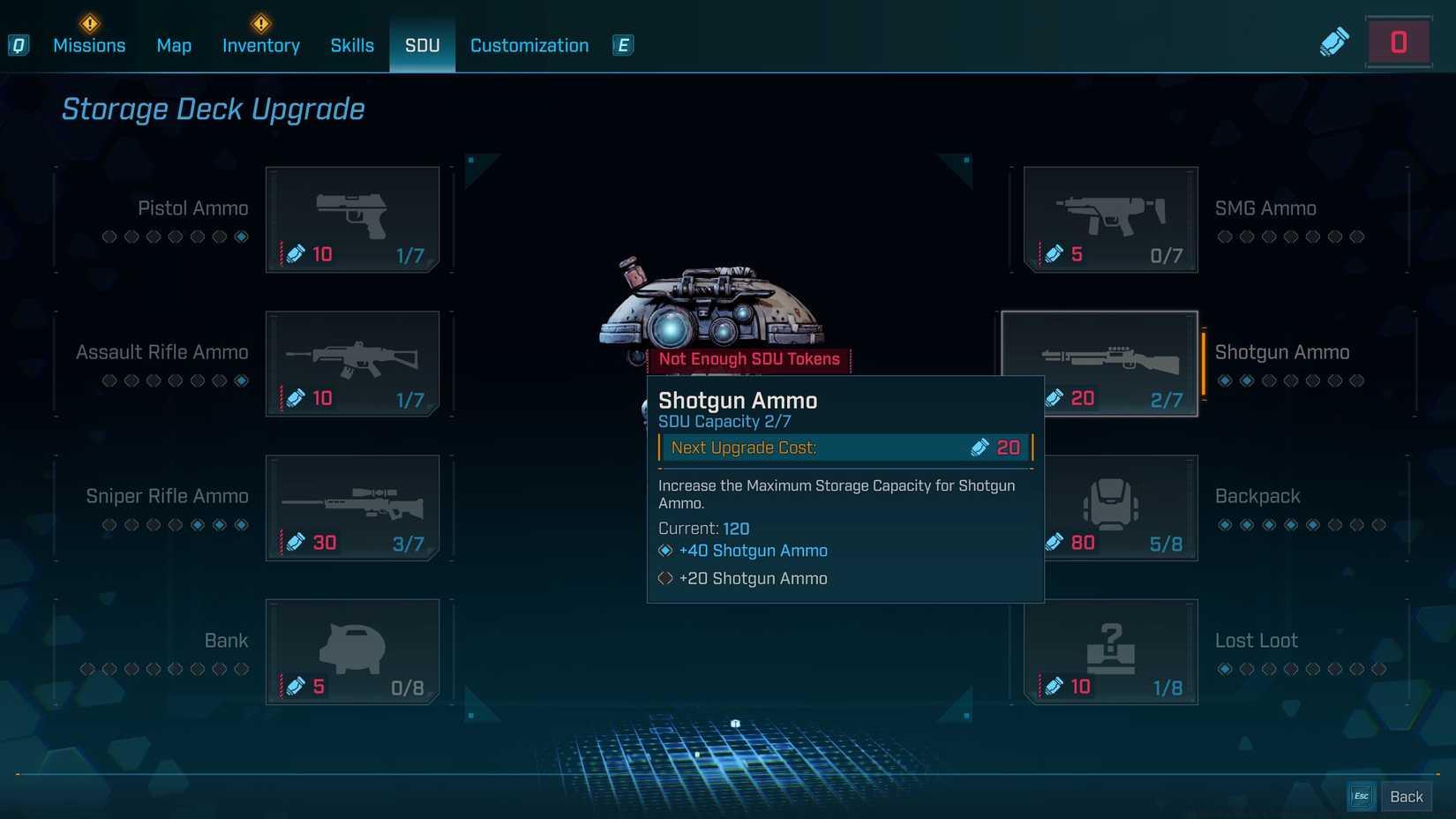Click the Esc key indicator bottom right
The width and height of the screenshot is (1456, 819).
[x=1360, y=795]
